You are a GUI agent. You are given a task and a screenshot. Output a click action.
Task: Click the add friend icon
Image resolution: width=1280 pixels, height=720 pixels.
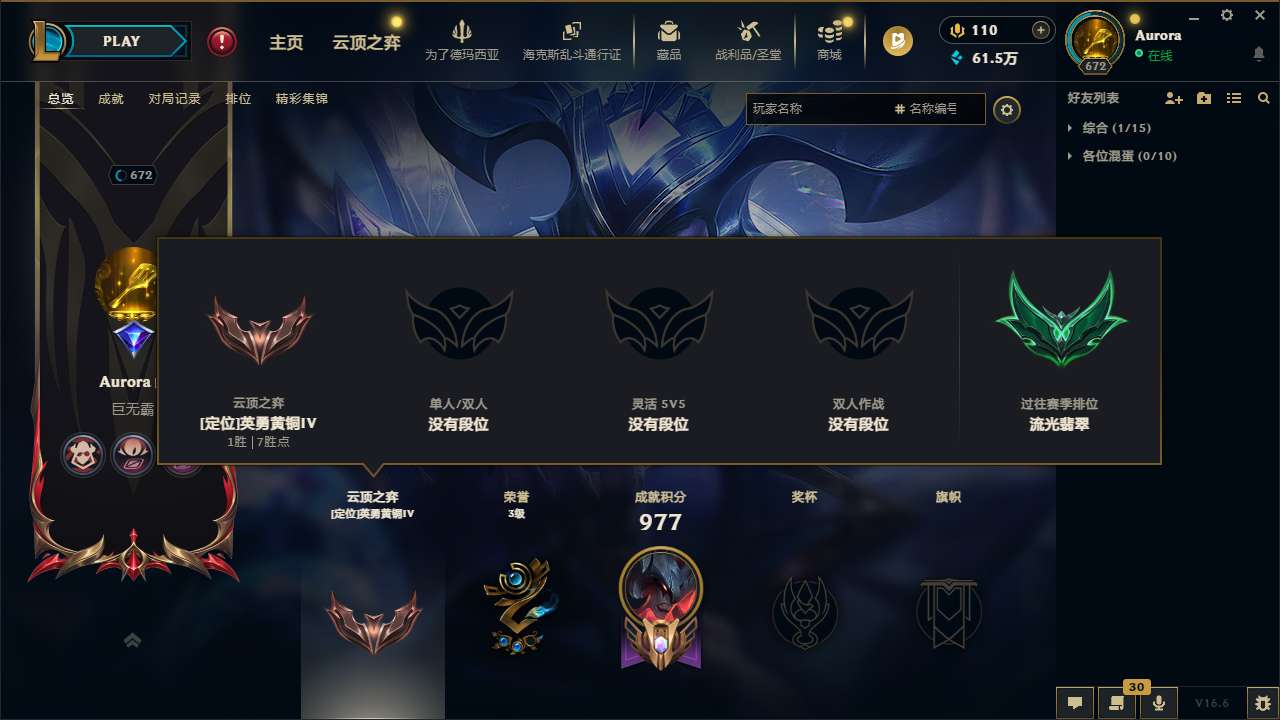(1170, 98)
